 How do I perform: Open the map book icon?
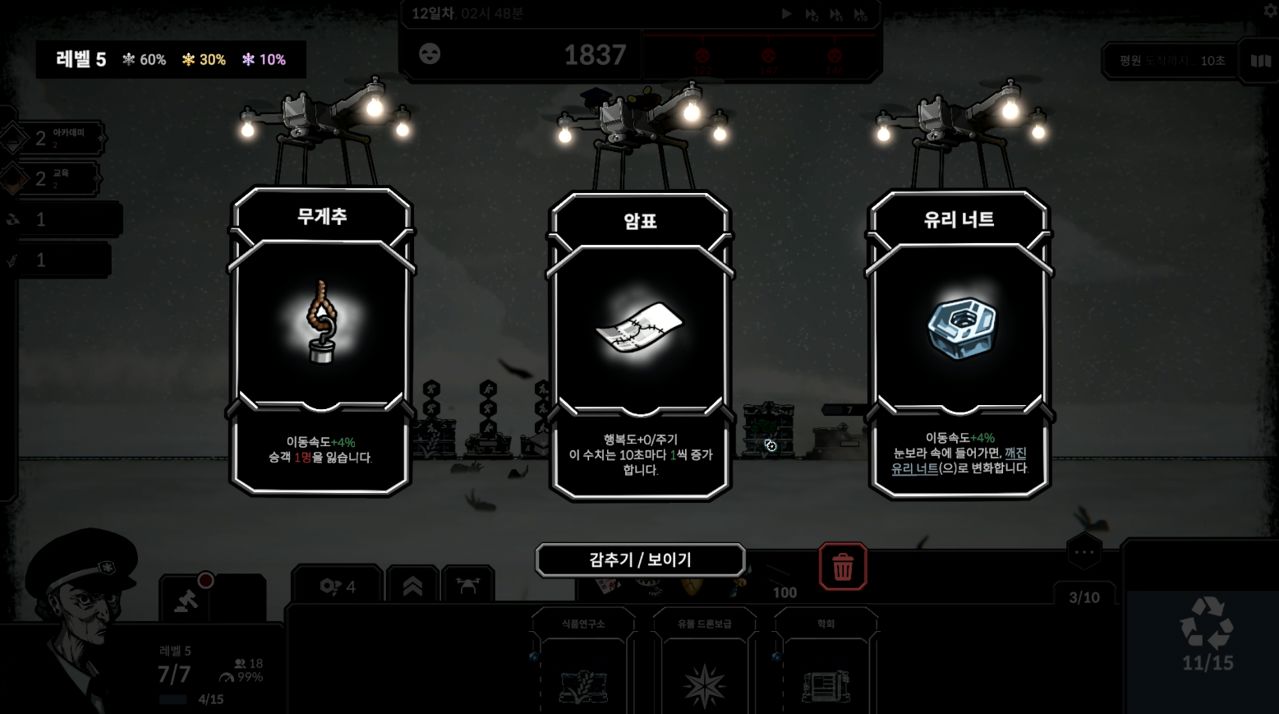click(x=1260, y=61)
